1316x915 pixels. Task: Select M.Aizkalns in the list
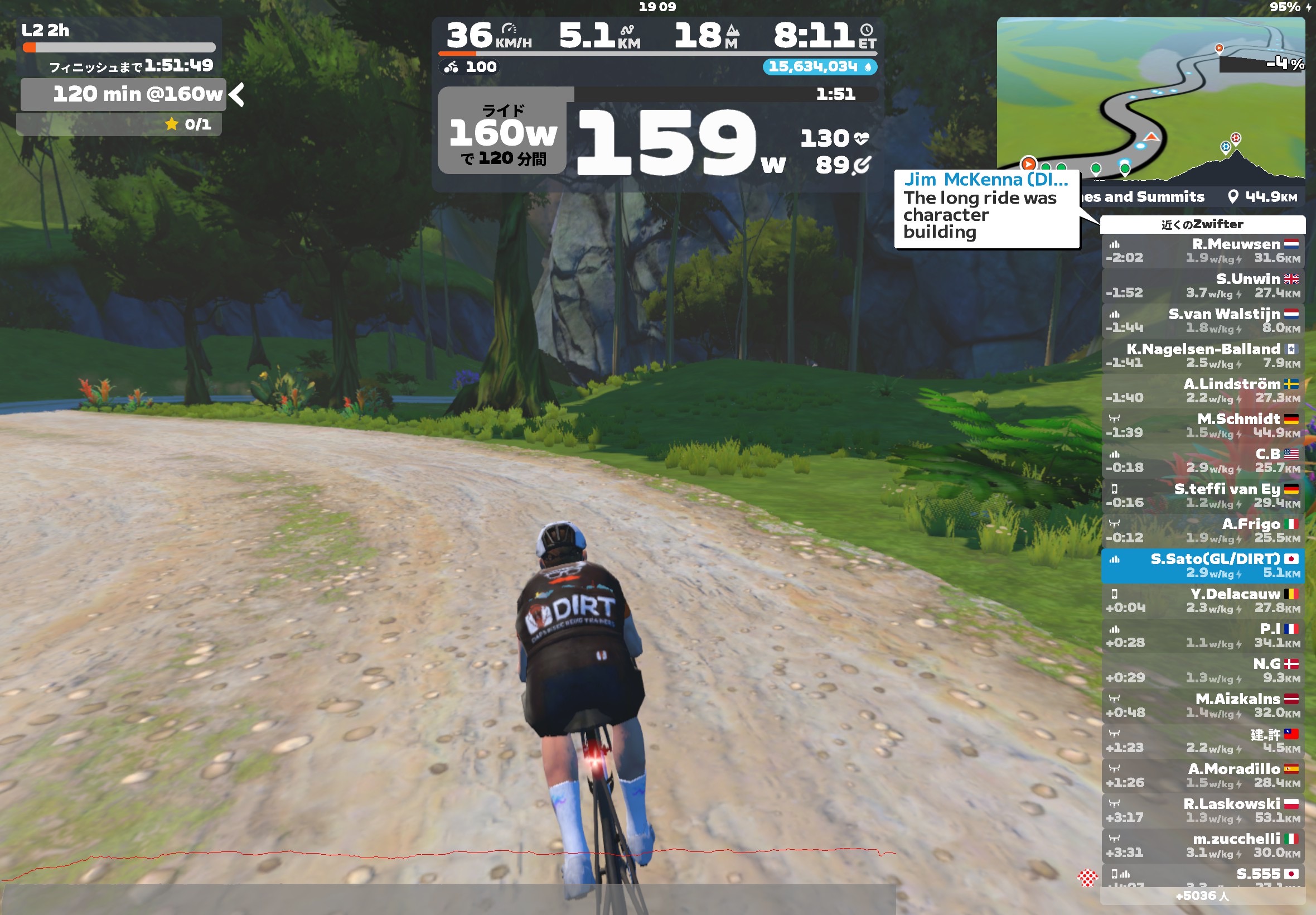click(1203, 706)
